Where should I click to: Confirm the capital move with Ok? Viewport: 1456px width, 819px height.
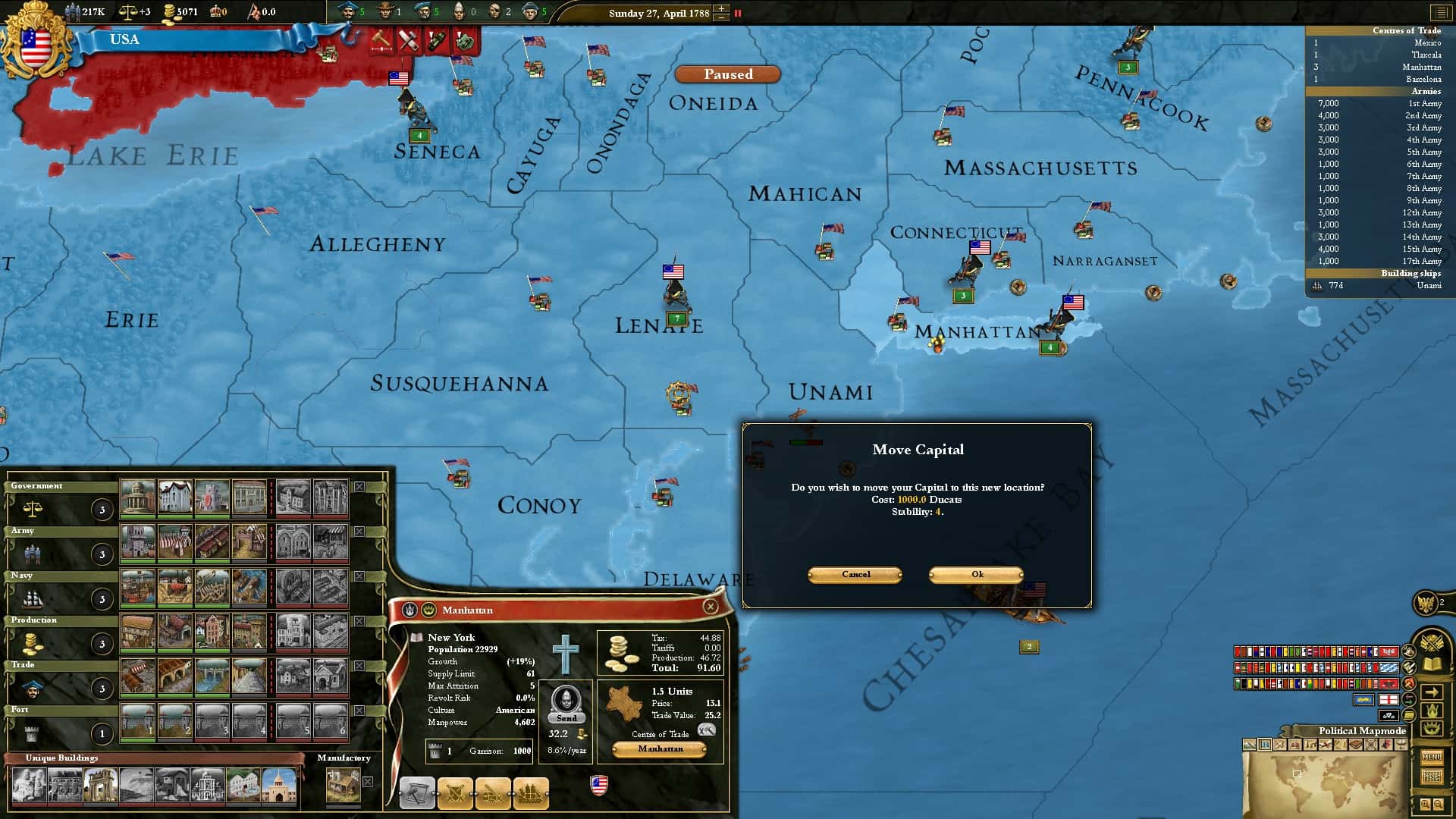[x=977, y=575]
